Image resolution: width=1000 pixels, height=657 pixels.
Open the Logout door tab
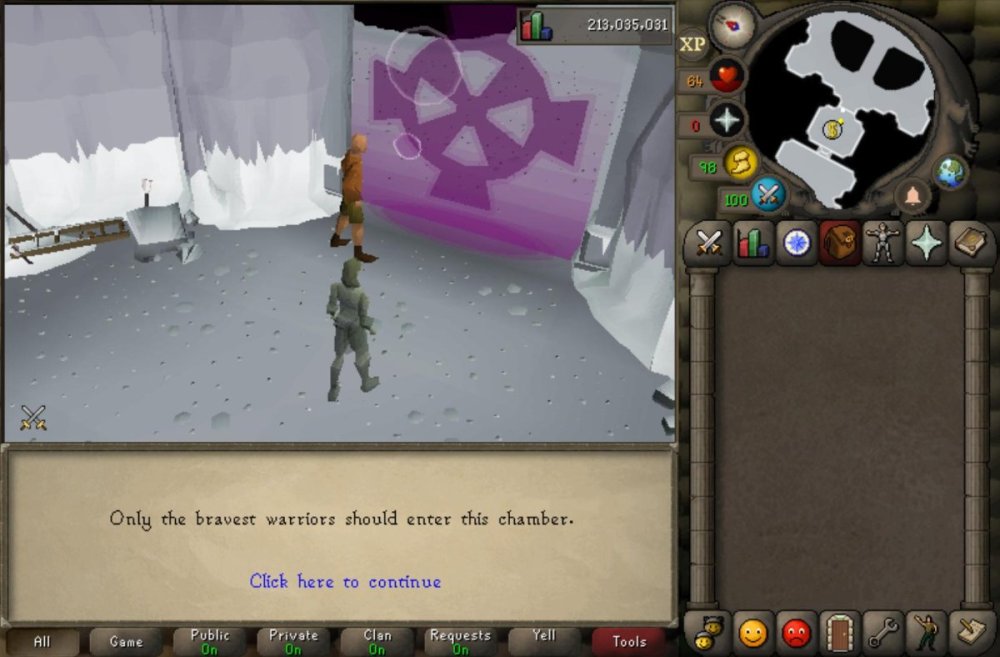tap(841, 632)
